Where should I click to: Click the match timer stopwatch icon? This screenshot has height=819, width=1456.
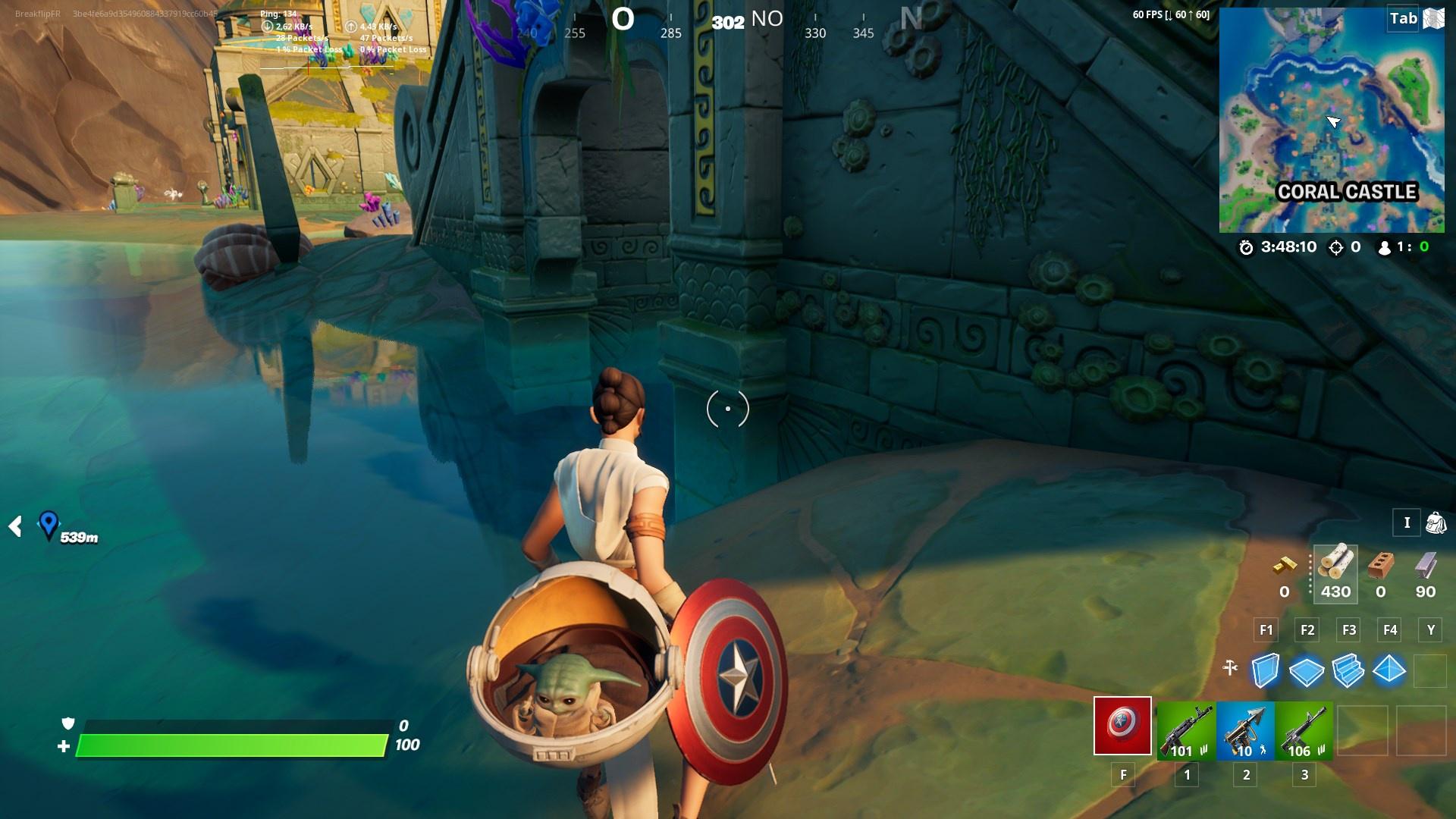click(x=1246, y=247)
